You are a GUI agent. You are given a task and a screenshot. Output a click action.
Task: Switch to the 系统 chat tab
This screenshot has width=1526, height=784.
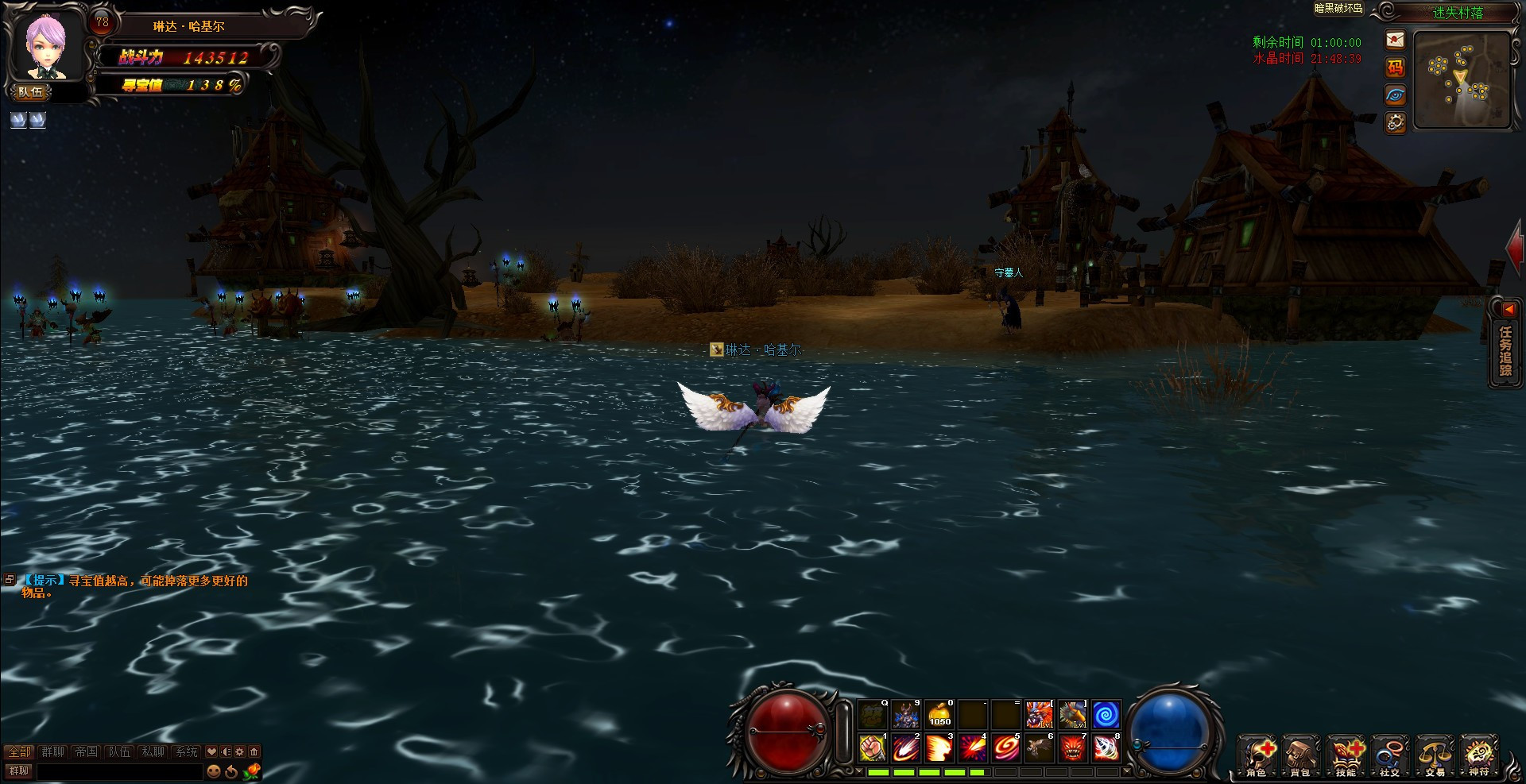click(x=186, y=751)
